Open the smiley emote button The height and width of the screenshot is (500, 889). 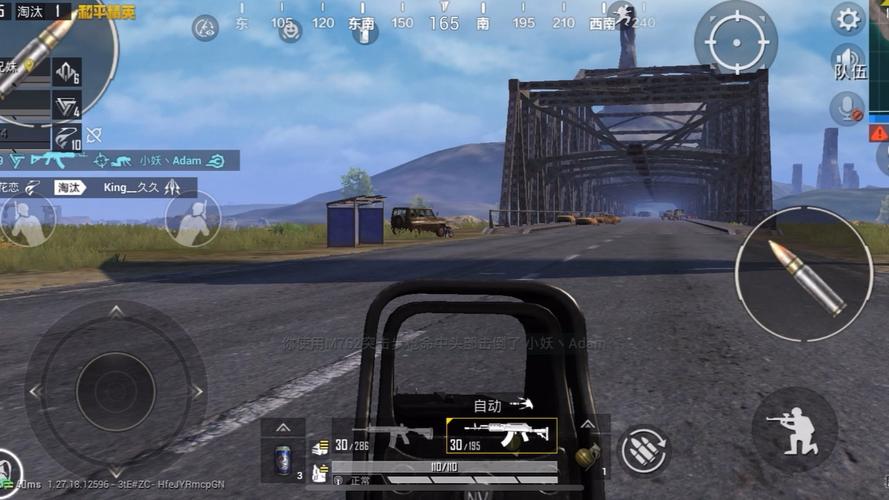point(290,30)
